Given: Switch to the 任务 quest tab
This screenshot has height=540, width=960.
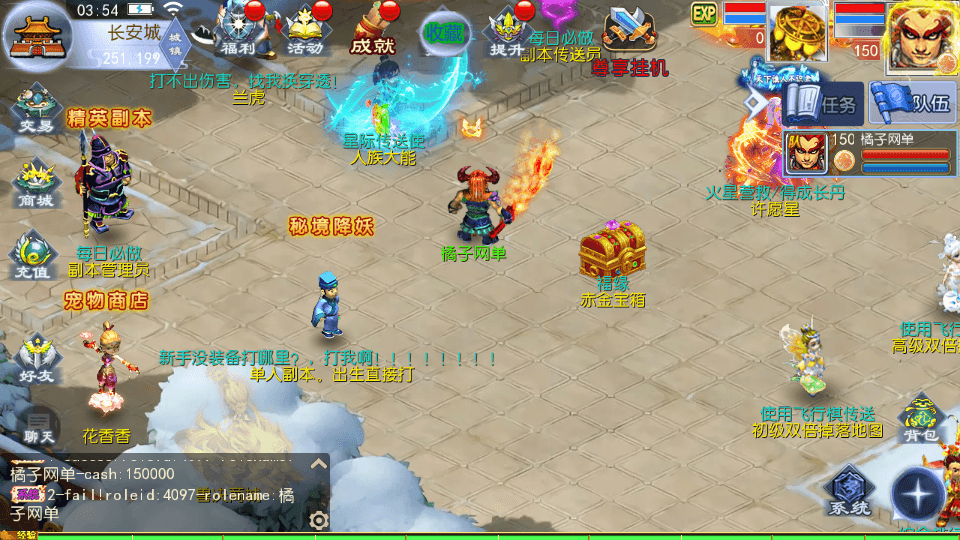Looking at the screenshot, I should pyautogui.click(x=823, y=104).
